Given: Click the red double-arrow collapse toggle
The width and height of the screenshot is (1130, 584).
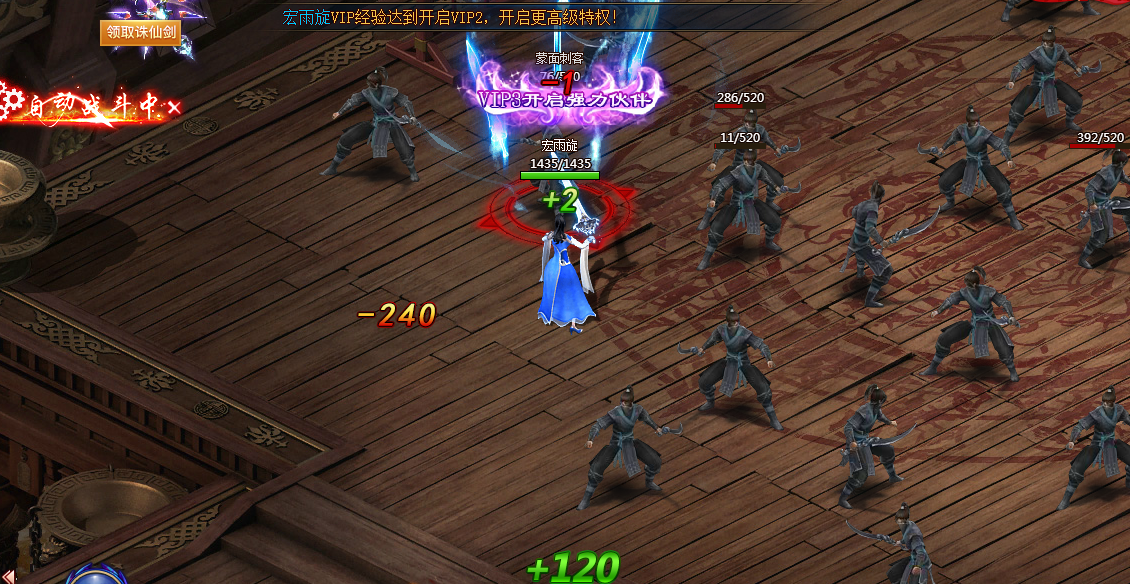Looking at the screenshot, I should tap(9, 575).
